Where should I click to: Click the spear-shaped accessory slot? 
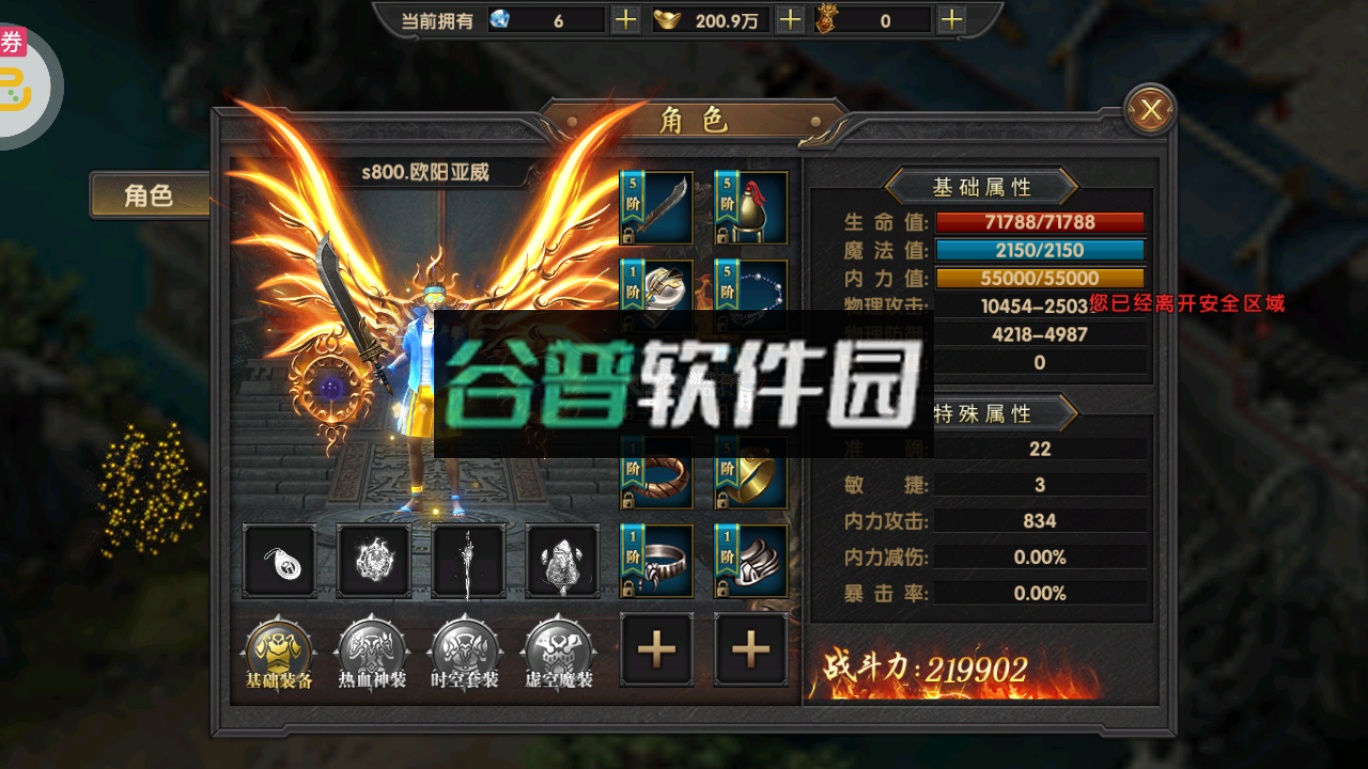coord(467,560)
